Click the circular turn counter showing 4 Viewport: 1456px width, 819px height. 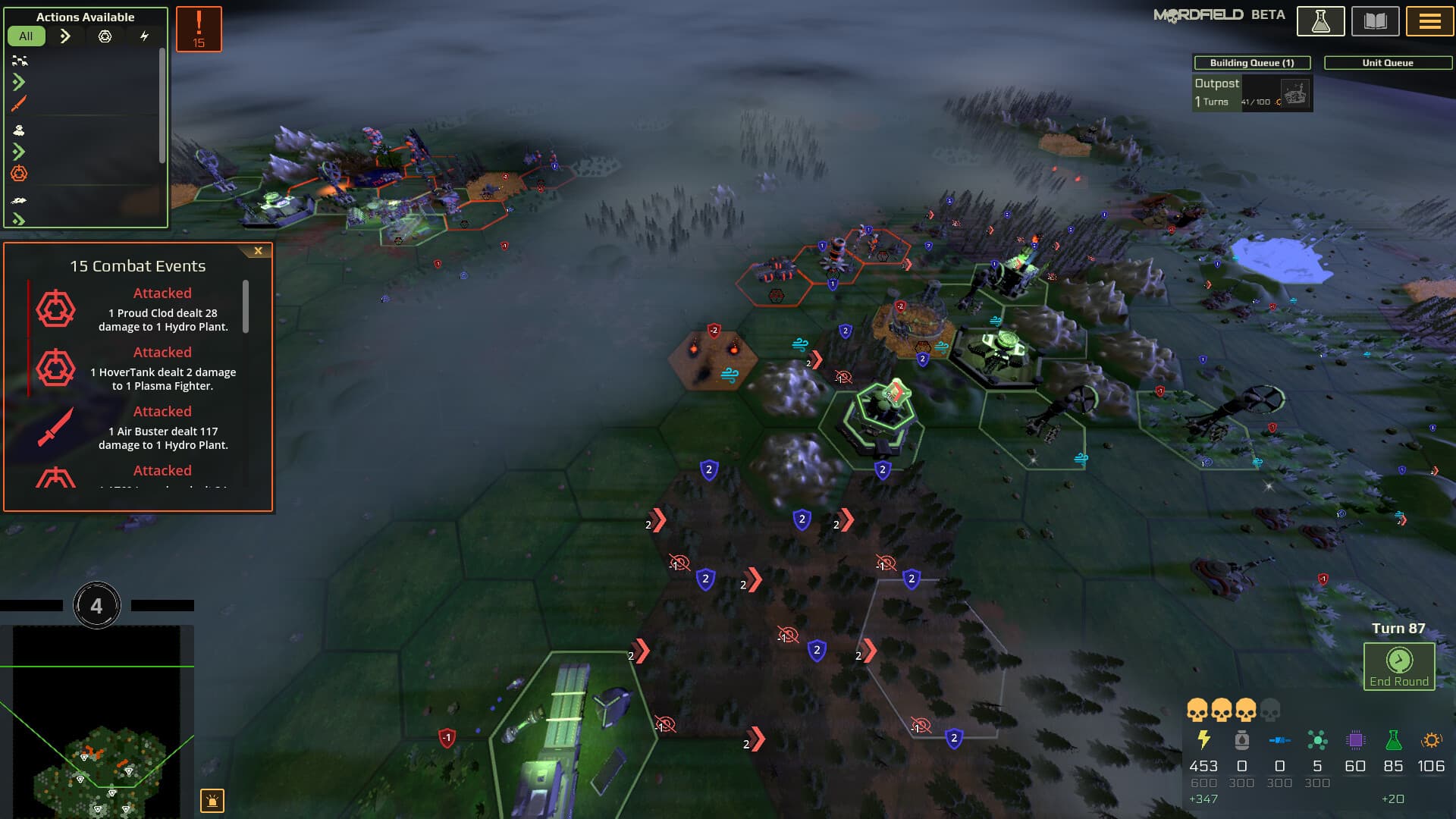click(x=97, y=603)
